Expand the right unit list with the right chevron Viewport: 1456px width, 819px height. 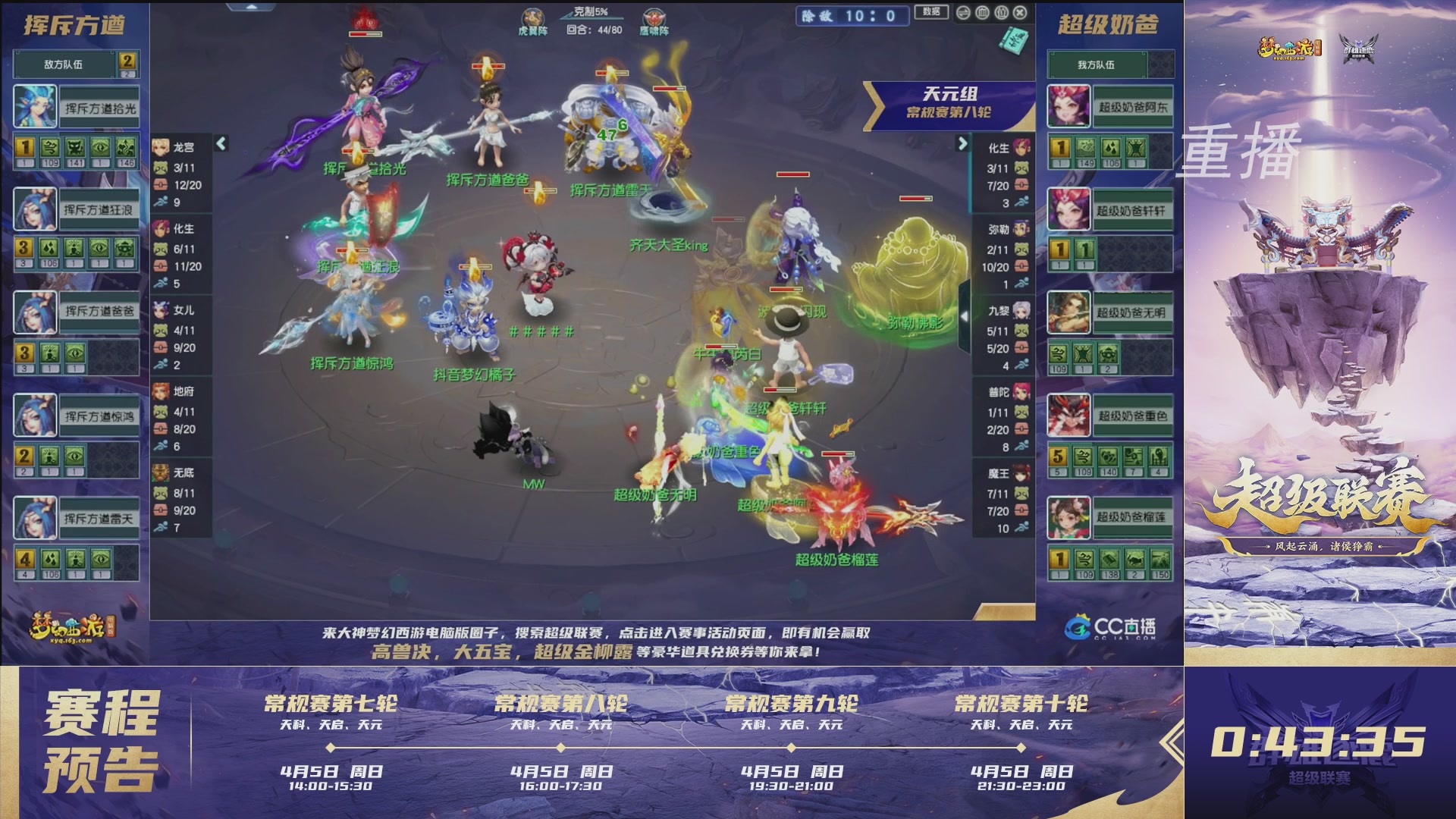(x=965, y=143)
